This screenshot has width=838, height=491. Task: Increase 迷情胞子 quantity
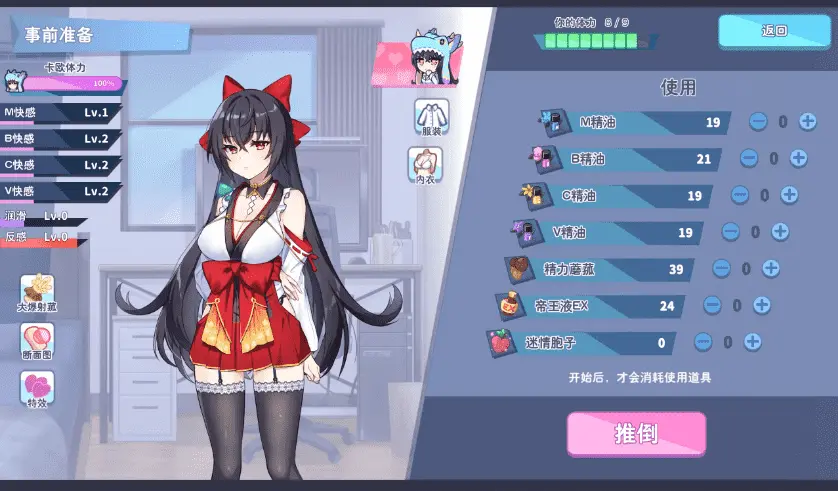(752, 342)
